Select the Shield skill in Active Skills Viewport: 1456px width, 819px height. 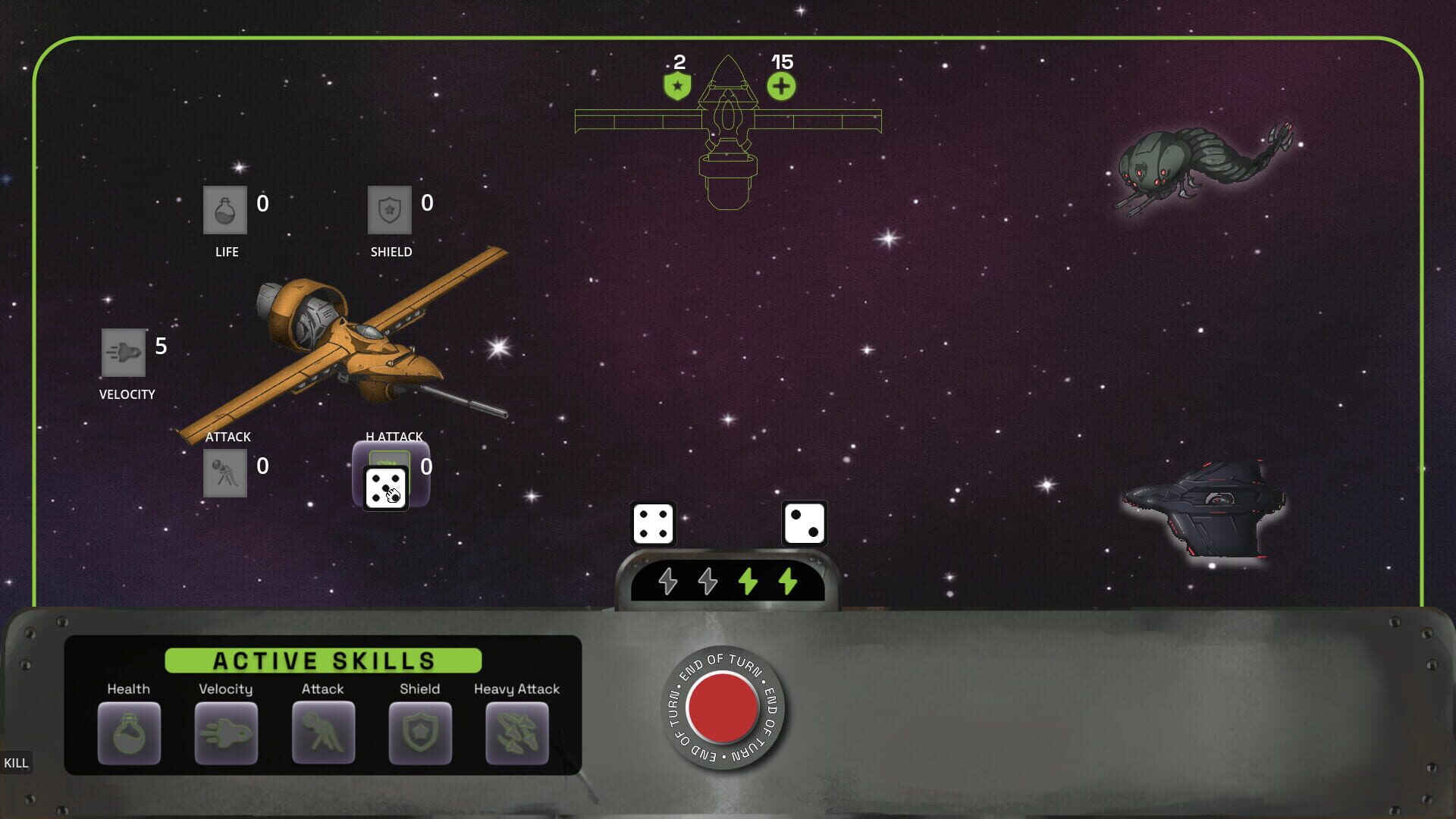pos(419,733)
